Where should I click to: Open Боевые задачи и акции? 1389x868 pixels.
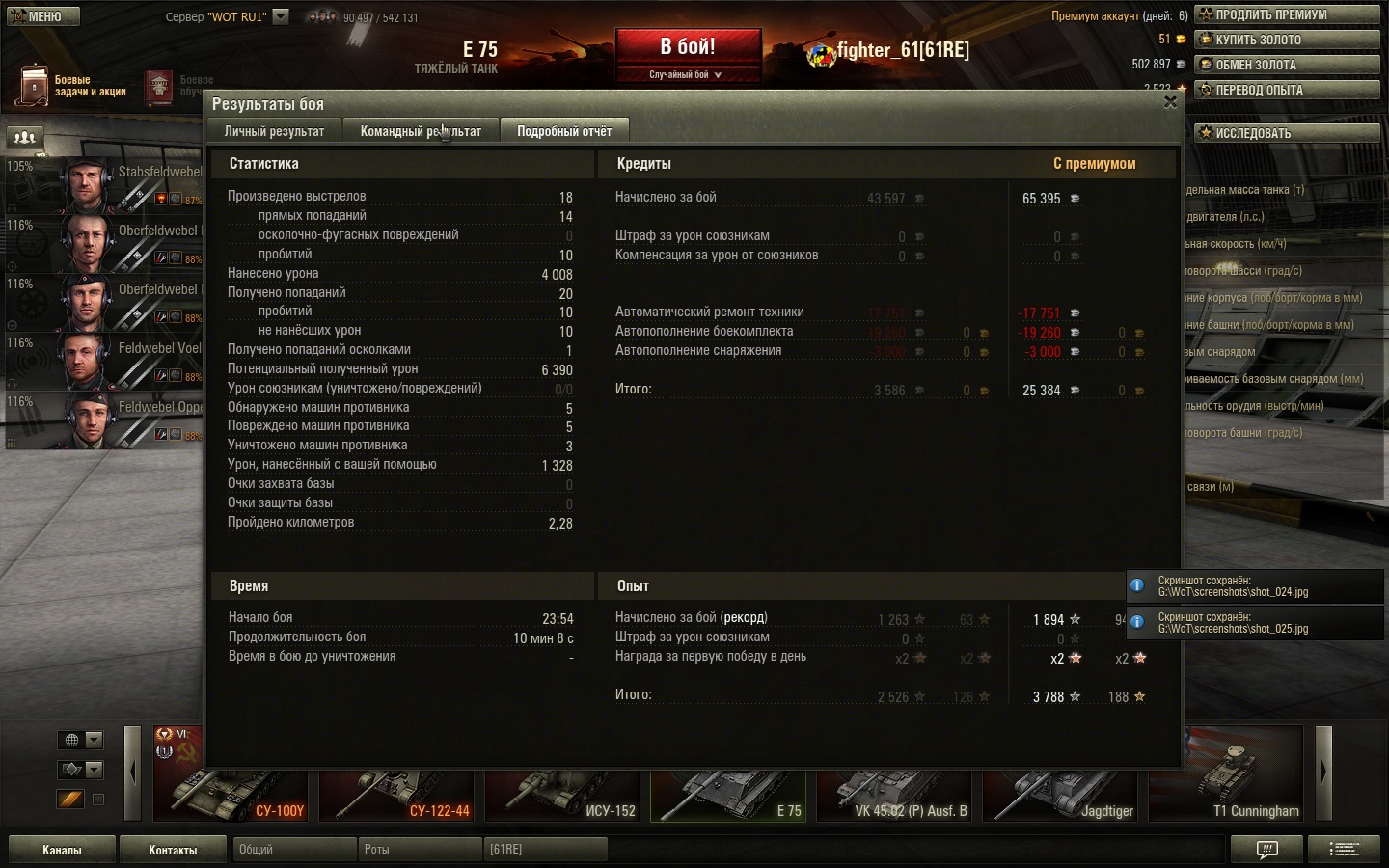point(72,86)
